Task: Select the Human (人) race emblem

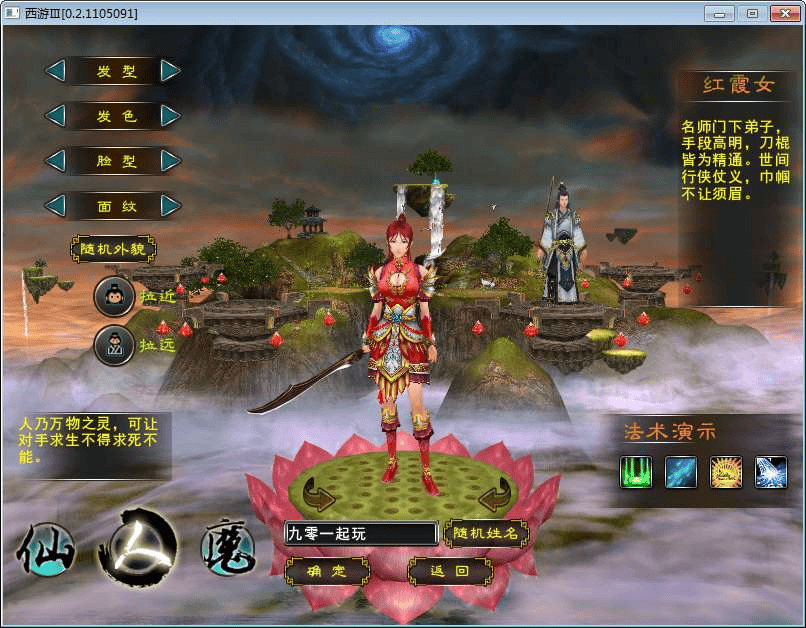Action: pyautogui.click(x=137, y=547)
